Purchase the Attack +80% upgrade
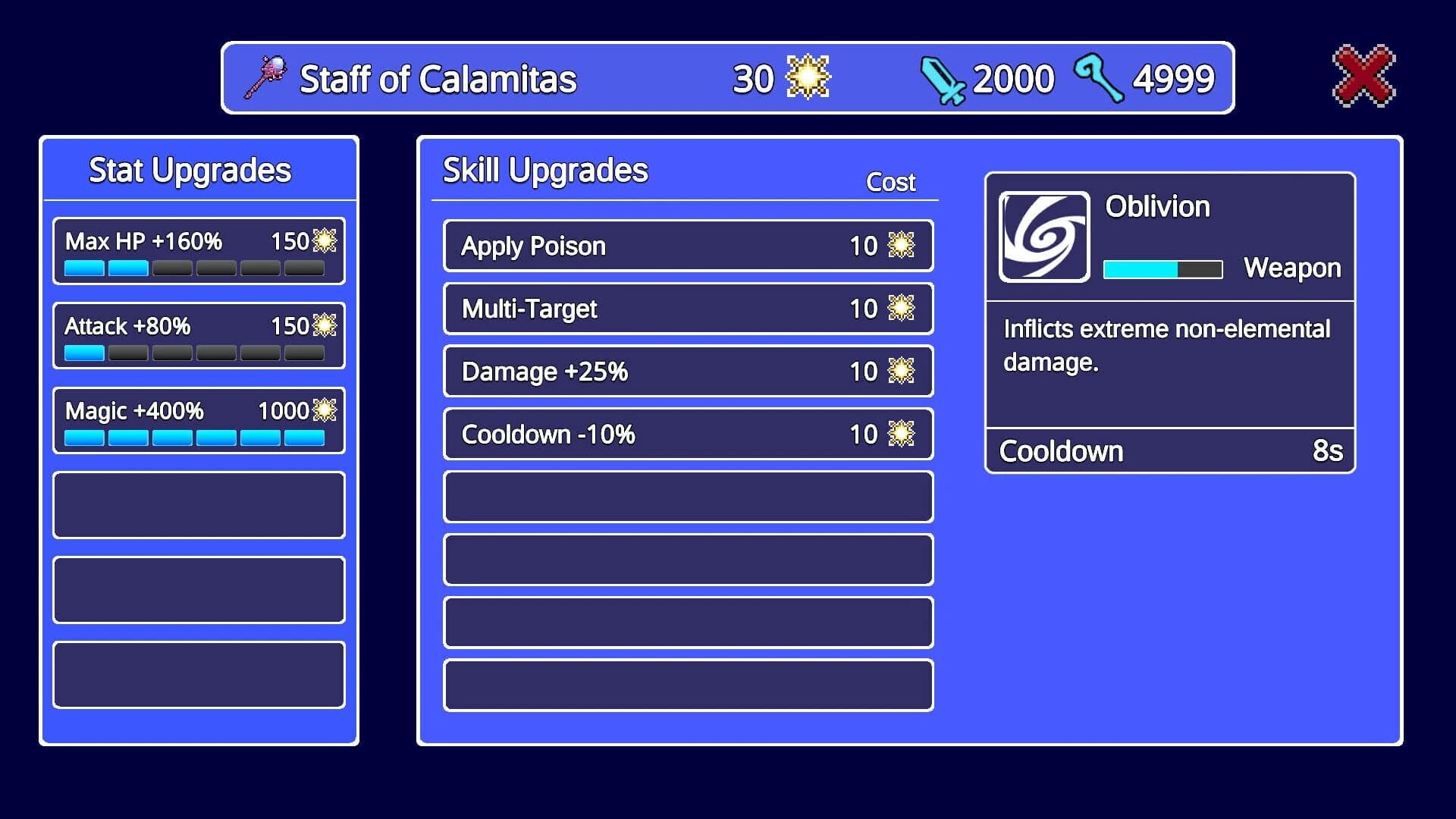Image resolution: width=1456 pixels, height=819 pixels. coord(199,335)
